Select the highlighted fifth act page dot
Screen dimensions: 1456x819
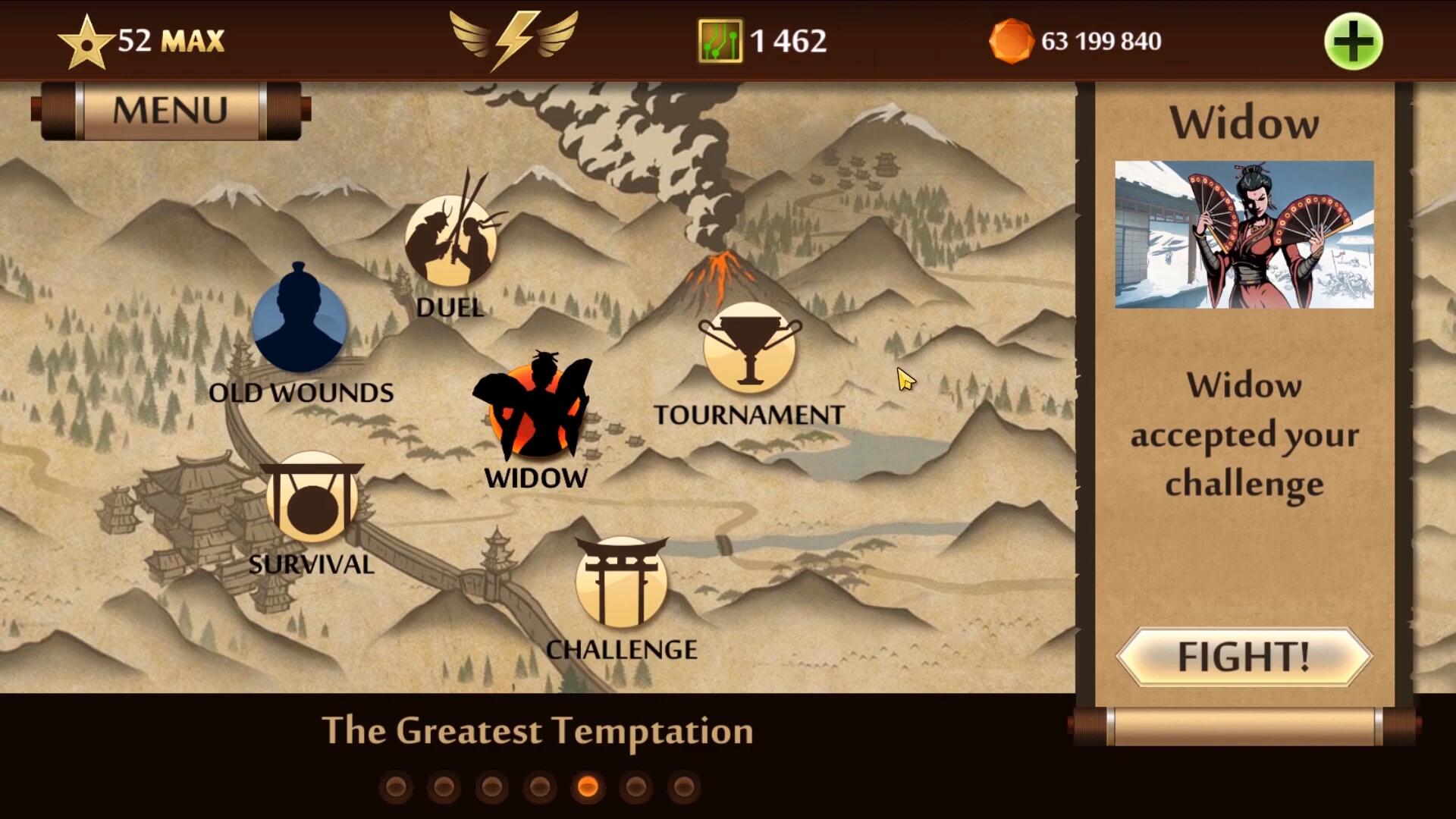coord(588,787)
